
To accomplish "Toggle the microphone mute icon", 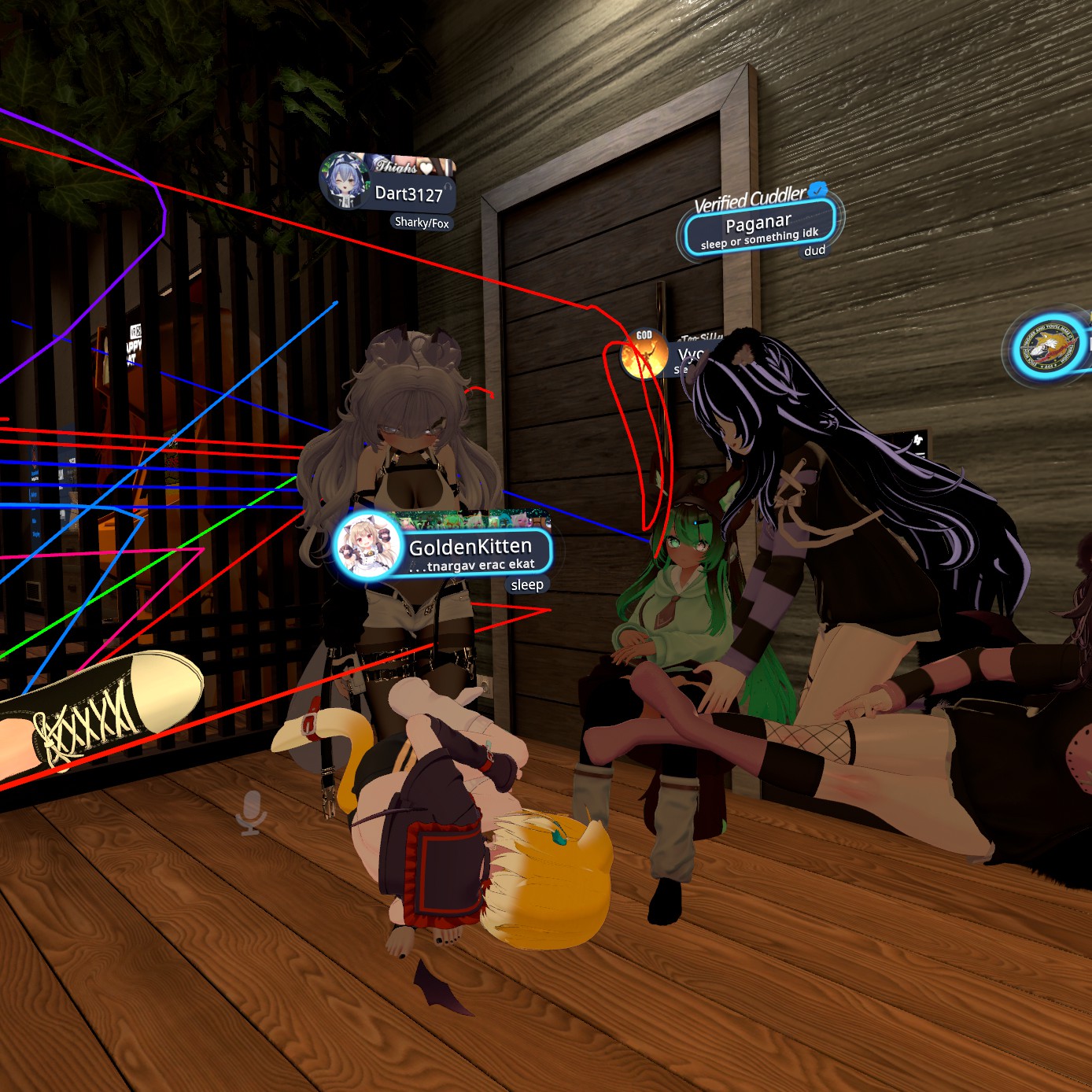I will coord(251,813).
